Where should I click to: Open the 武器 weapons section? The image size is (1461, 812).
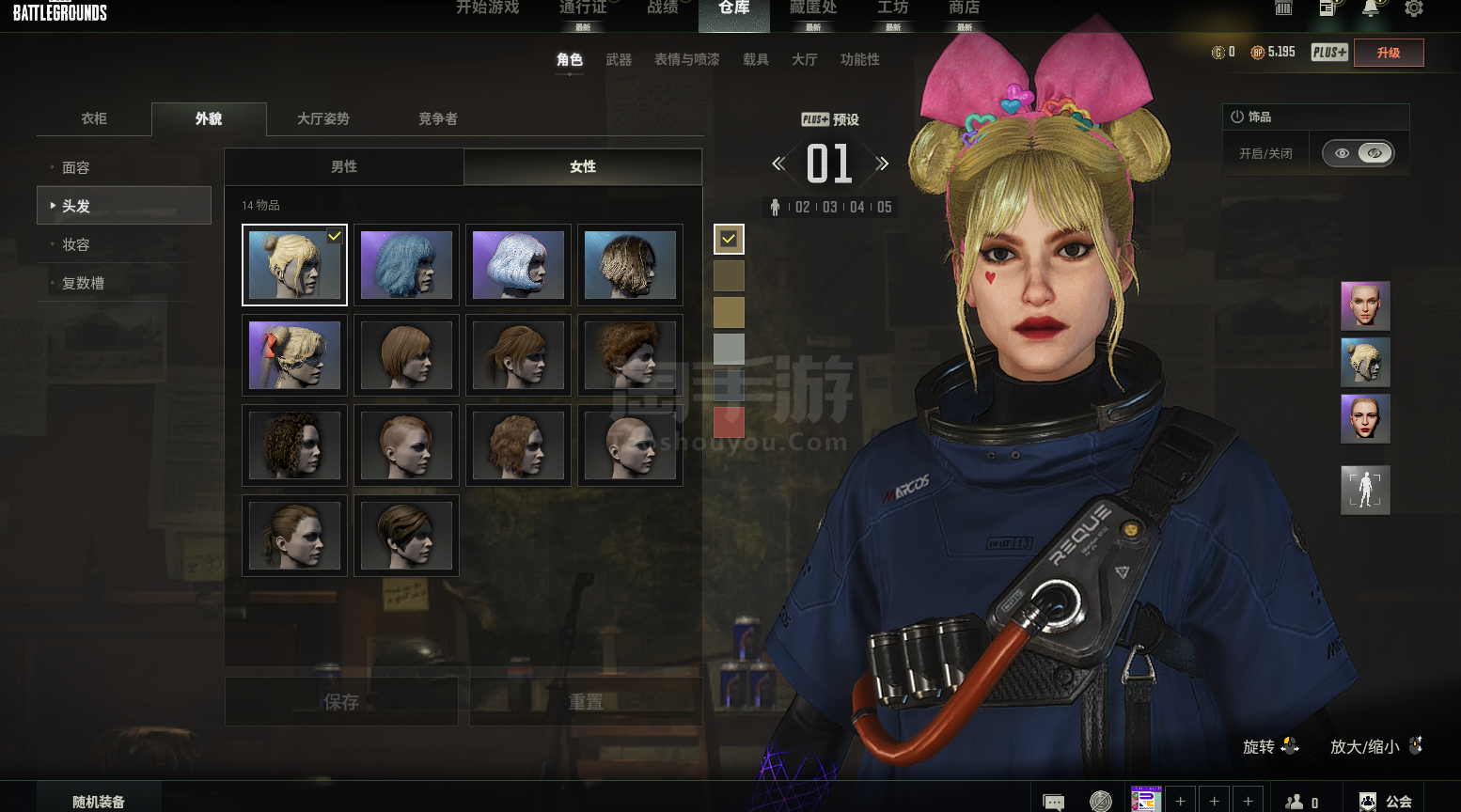pyautogui.click(x=619, y=59)
